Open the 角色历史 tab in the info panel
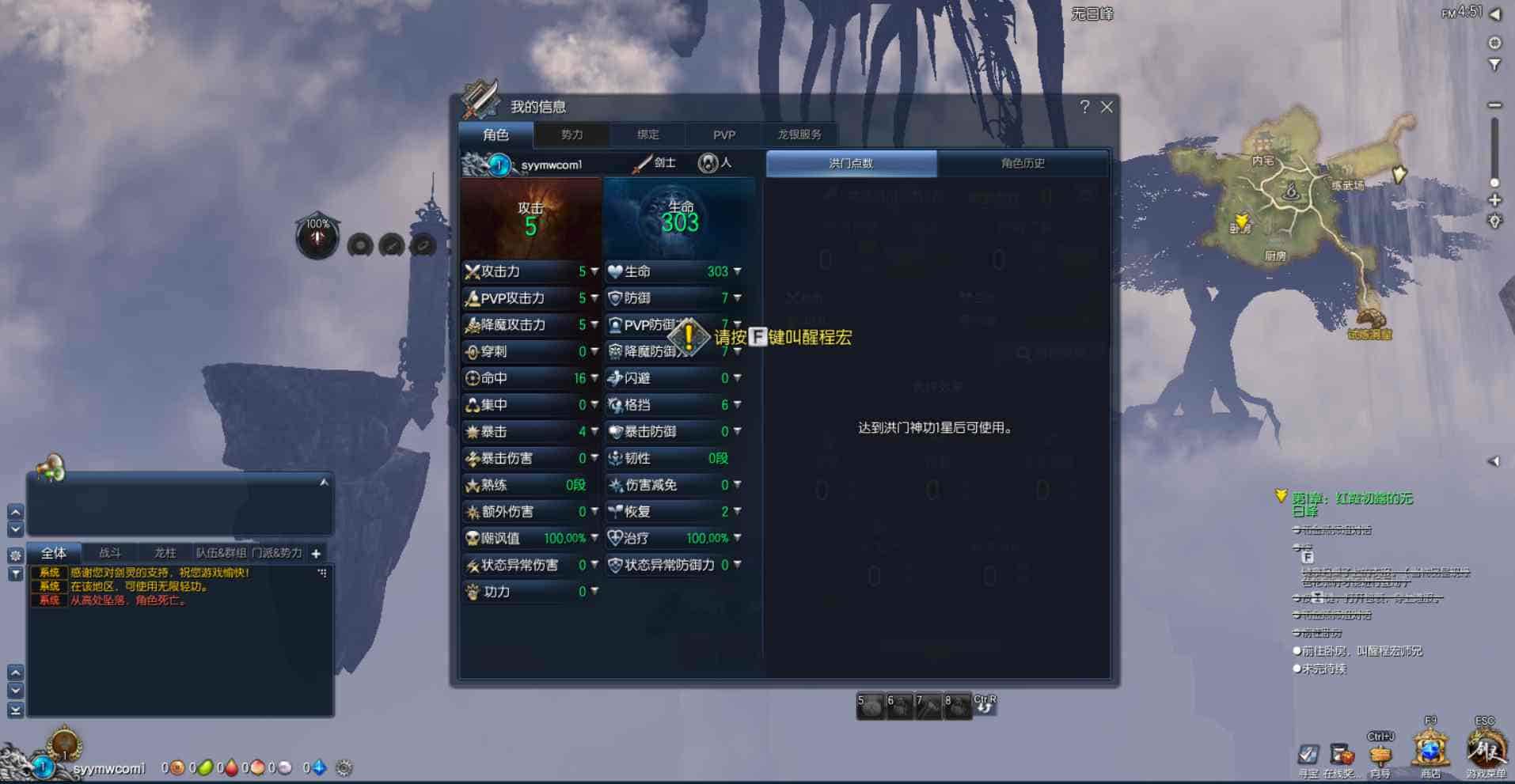This screenshot has width=1515, height=784. click(x=1023, y=163)
